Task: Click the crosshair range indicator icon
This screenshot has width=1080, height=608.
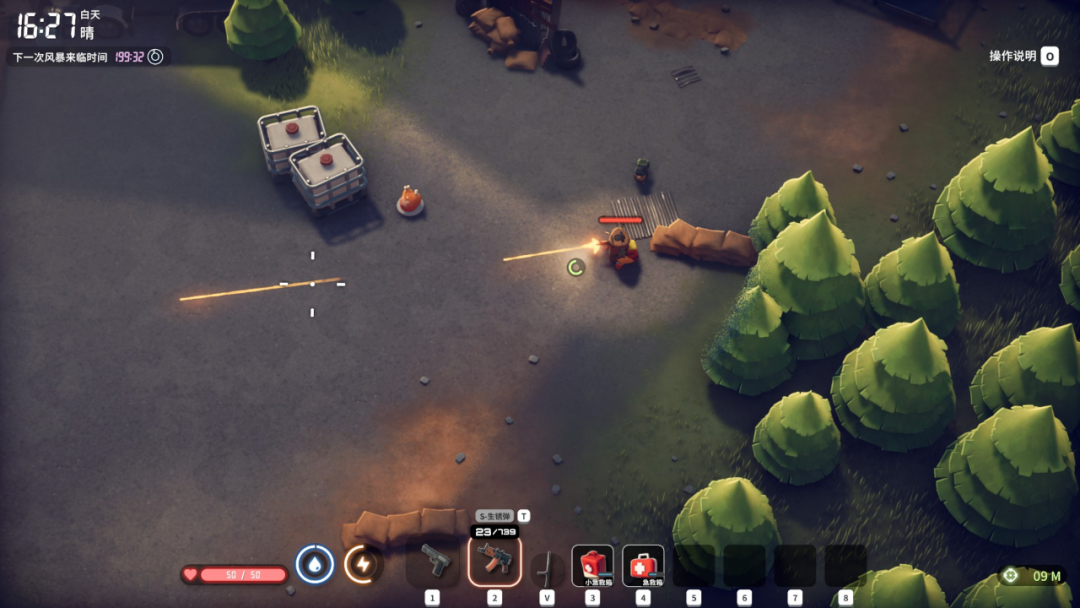Action: click(x=1011, y=575)
